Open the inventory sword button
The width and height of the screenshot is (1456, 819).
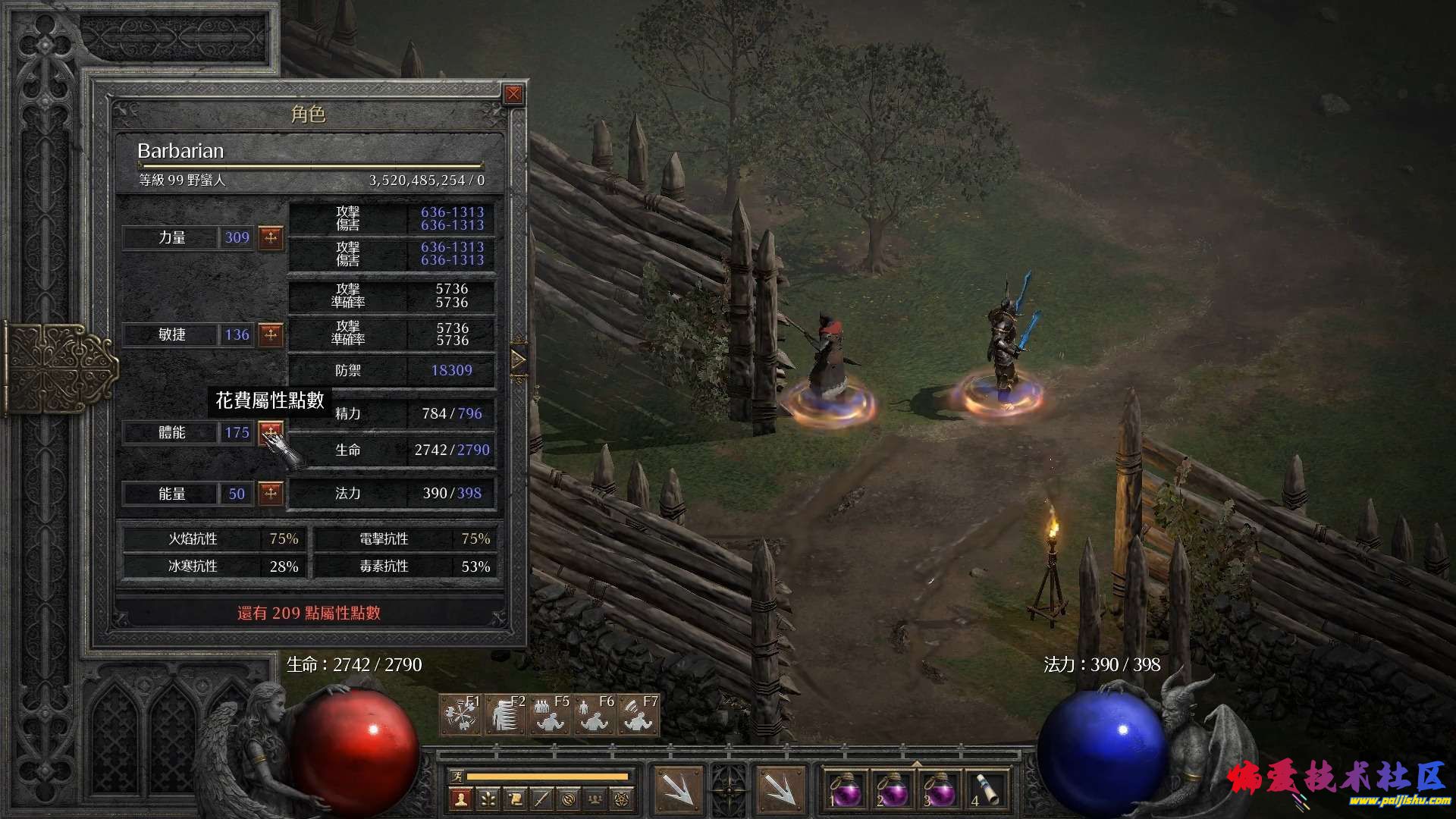tap(541, 799)
